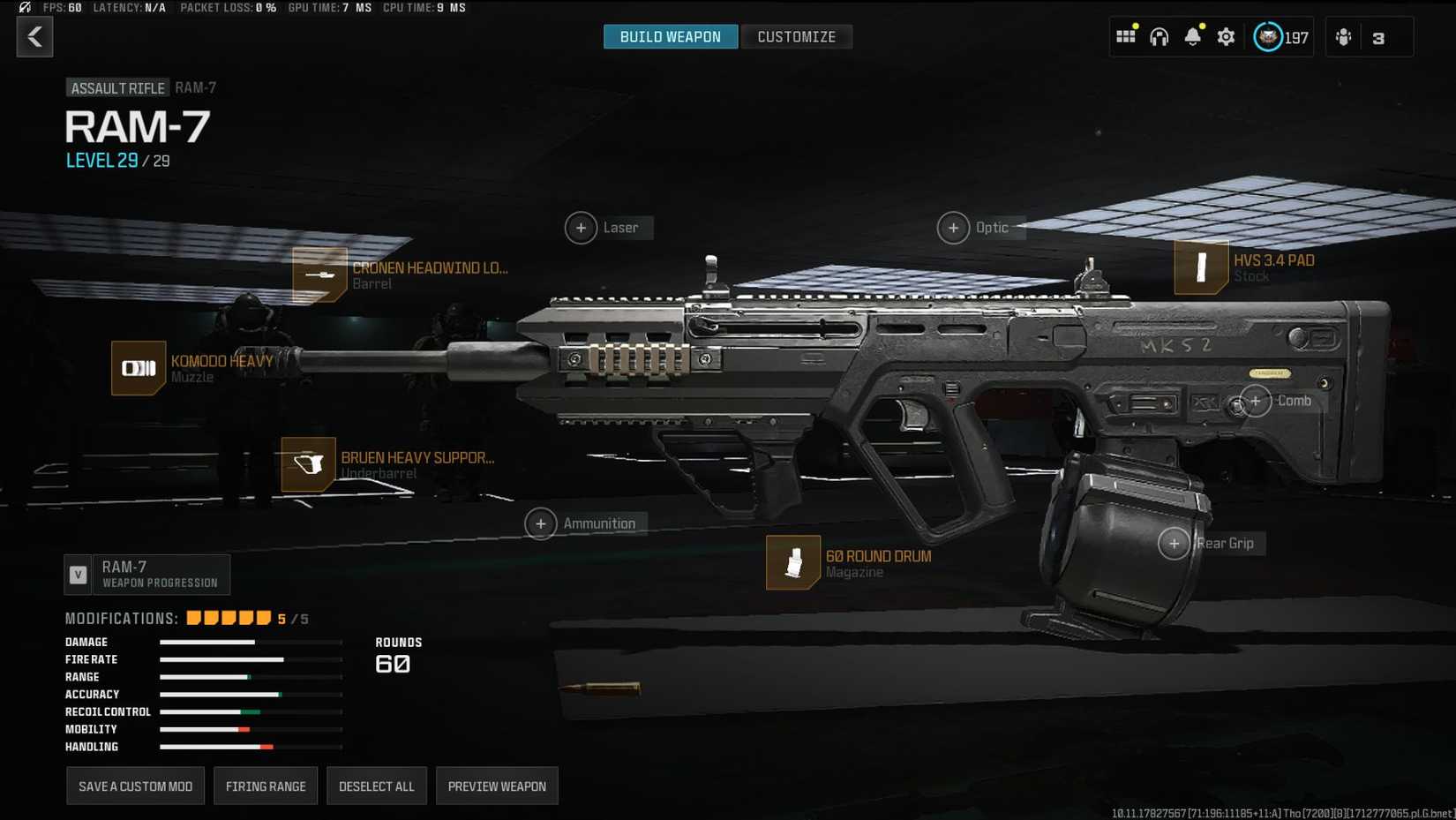This screenshot has height=820, width=1456.
Task: Open RAM-7 weapon progression
Action: tap(147, 575)
